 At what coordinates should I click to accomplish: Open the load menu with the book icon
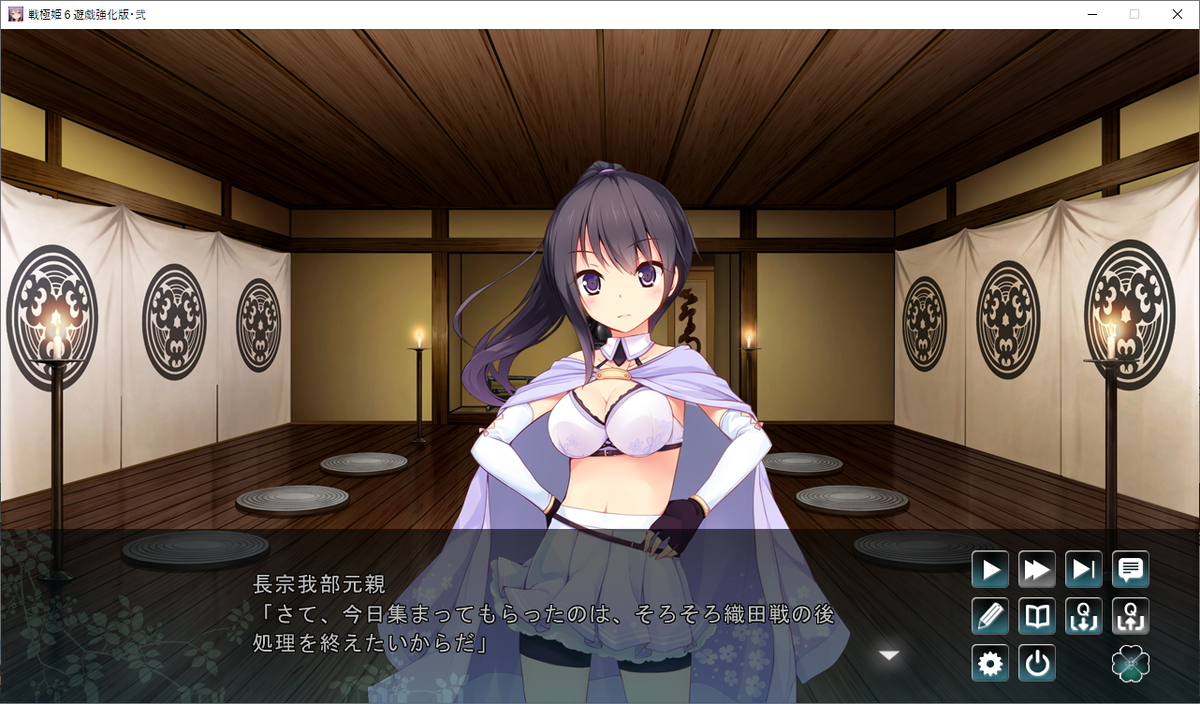tap(1037, 616)
